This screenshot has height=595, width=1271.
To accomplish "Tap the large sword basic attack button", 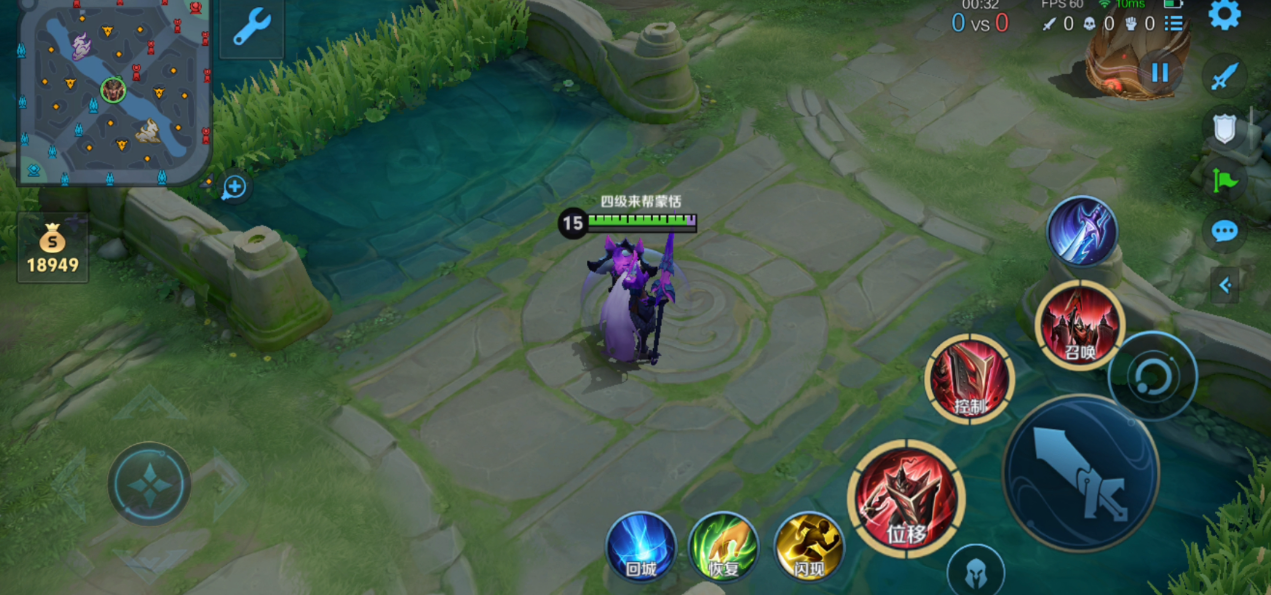I will pyautogui.click(x=1081, y=472).
